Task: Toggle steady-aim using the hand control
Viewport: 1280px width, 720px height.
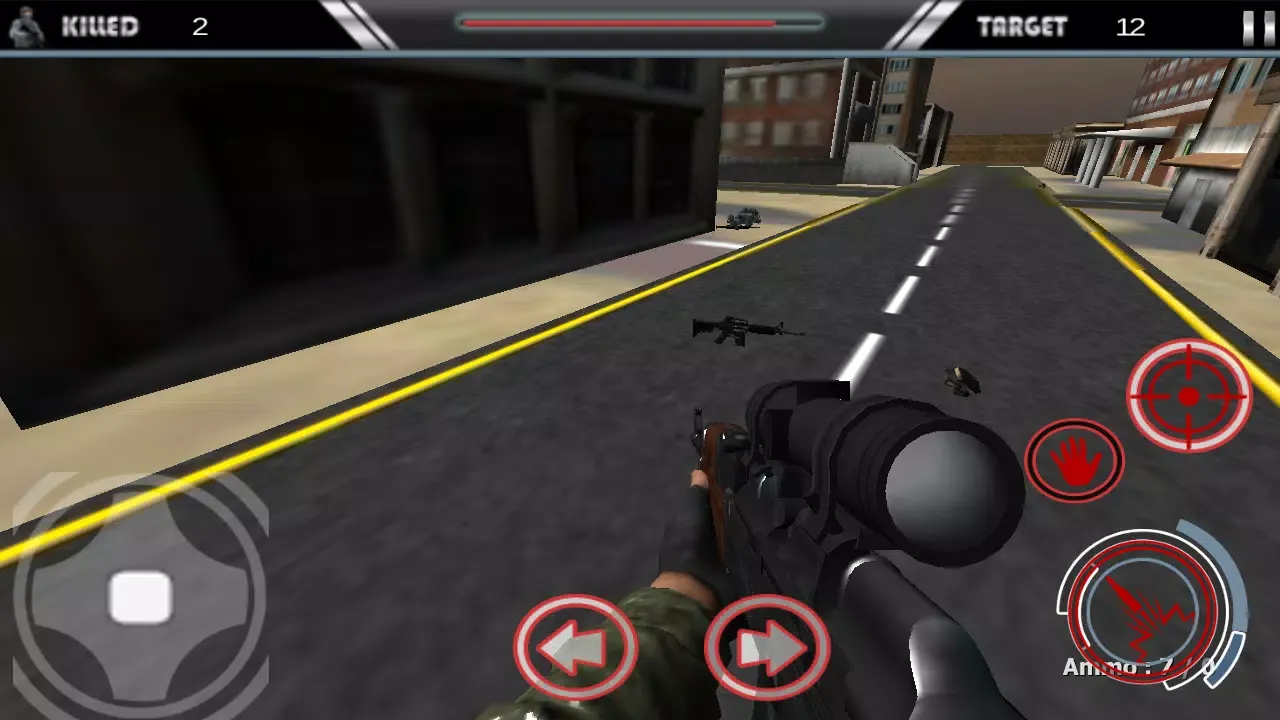Action: coord(1074,460)
